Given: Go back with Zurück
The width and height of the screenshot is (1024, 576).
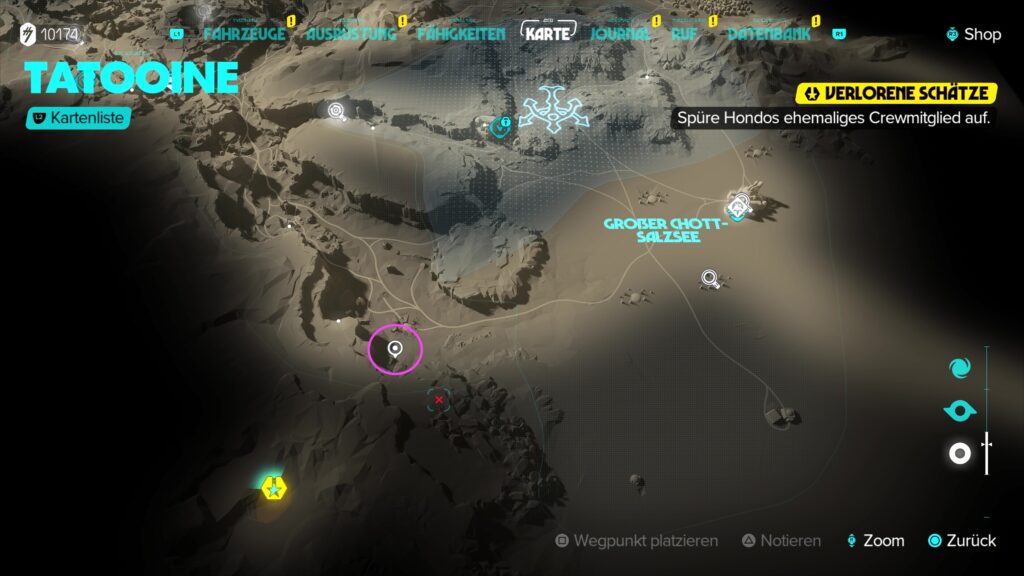Looking at the screenshot, I should coord(962,541).
